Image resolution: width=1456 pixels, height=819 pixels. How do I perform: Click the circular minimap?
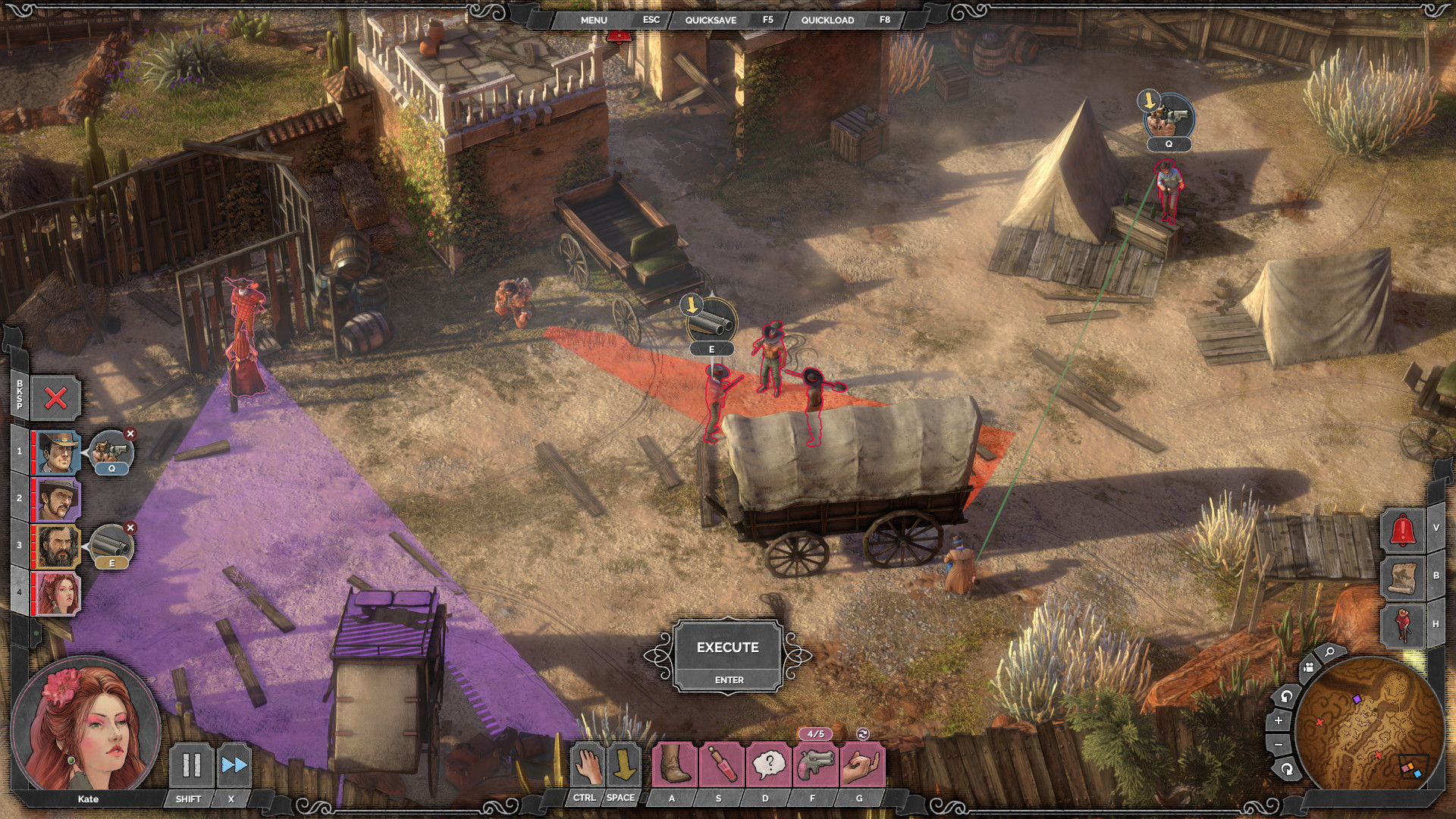pyautogui.click(x=1371, y=722)
